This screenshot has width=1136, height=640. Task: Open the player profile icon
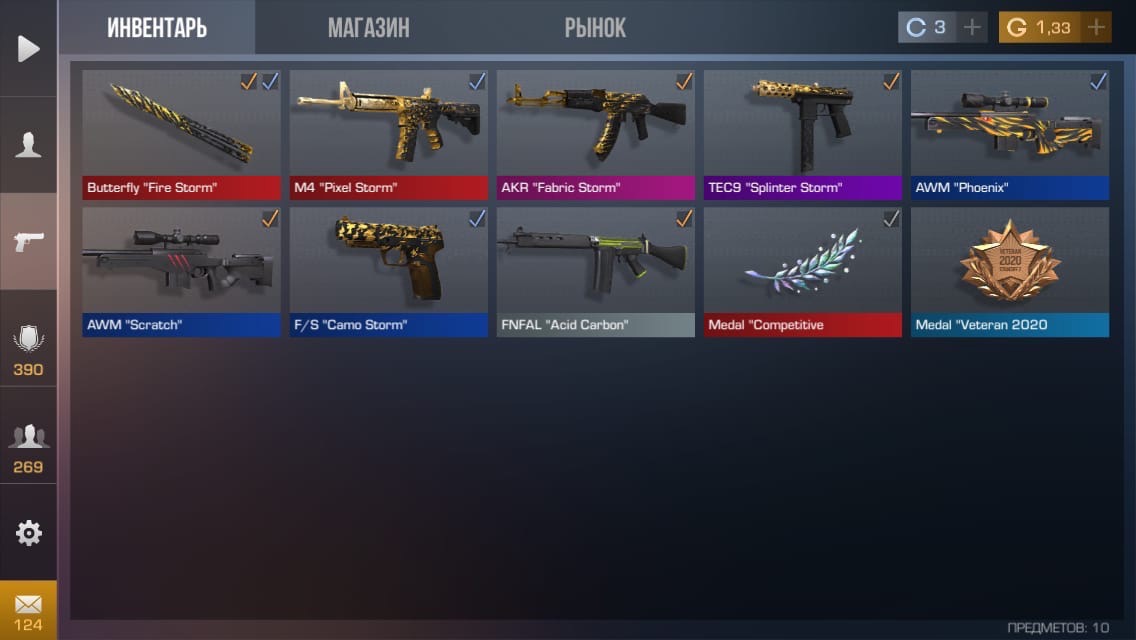[28, 145]
